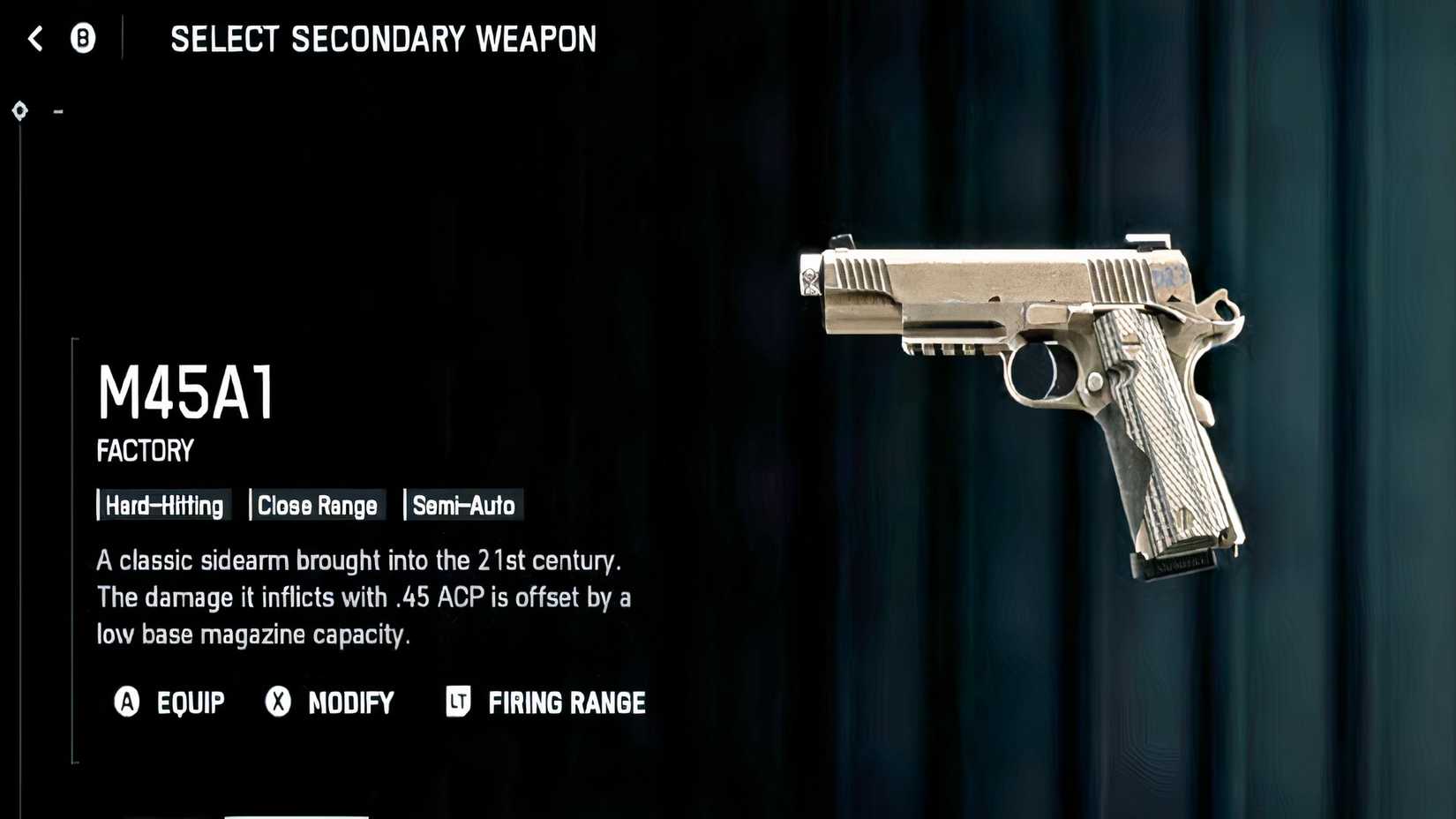Expand the FACTORY variant label
Viewport: 1456px width, 819px height.
coord(144,450)
